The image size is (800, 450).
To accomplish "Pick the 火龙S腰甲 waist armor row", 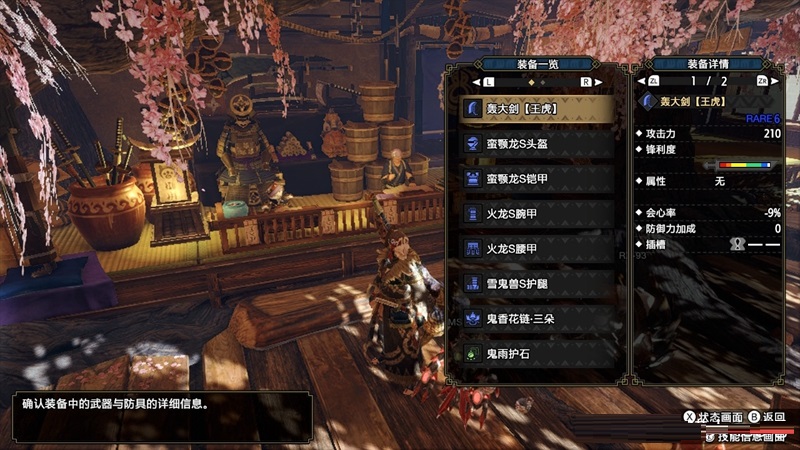I will tap(536, 248).
